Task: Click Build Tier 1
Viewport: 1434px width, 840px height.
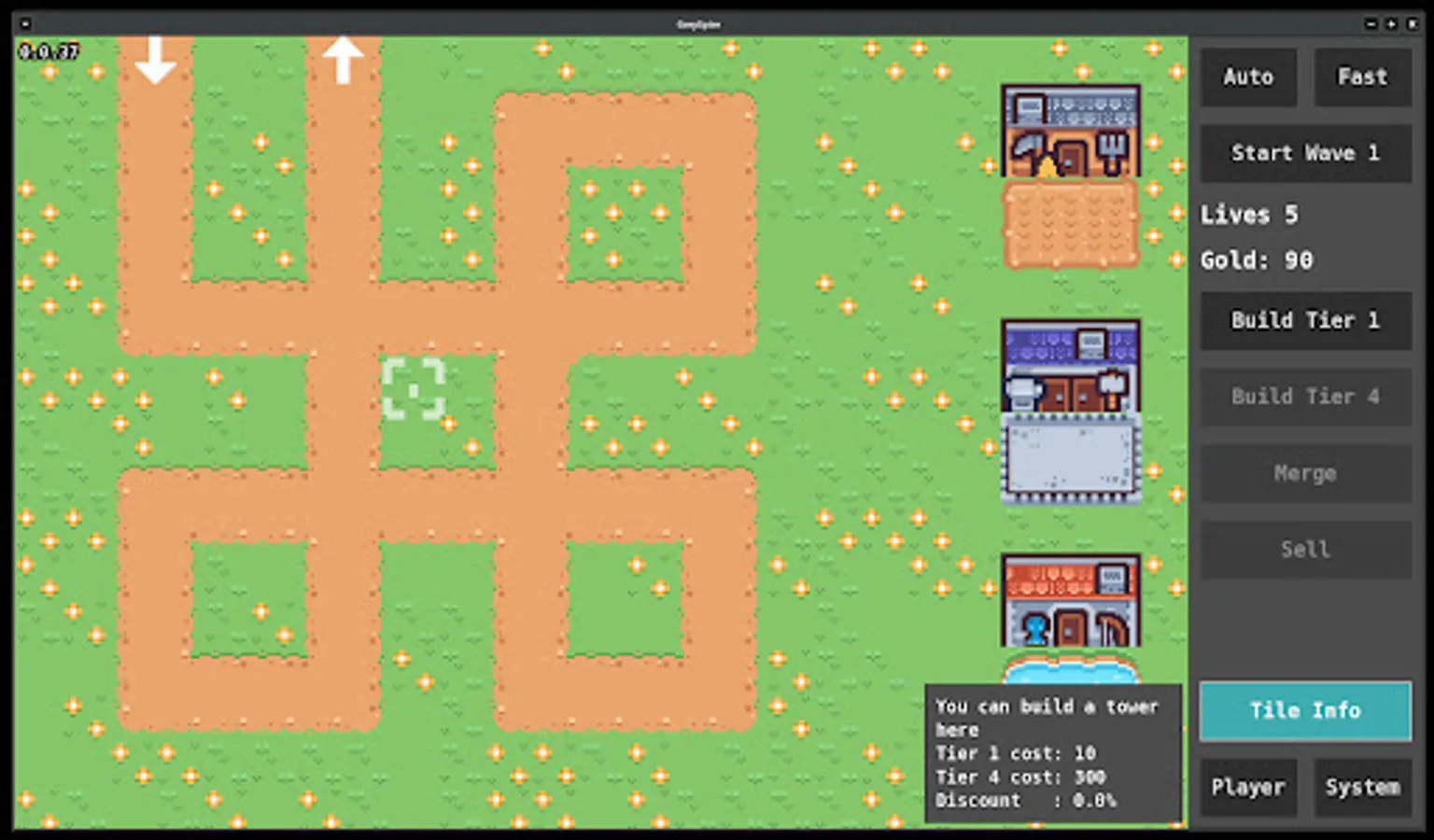Action: pos(1304,320)
